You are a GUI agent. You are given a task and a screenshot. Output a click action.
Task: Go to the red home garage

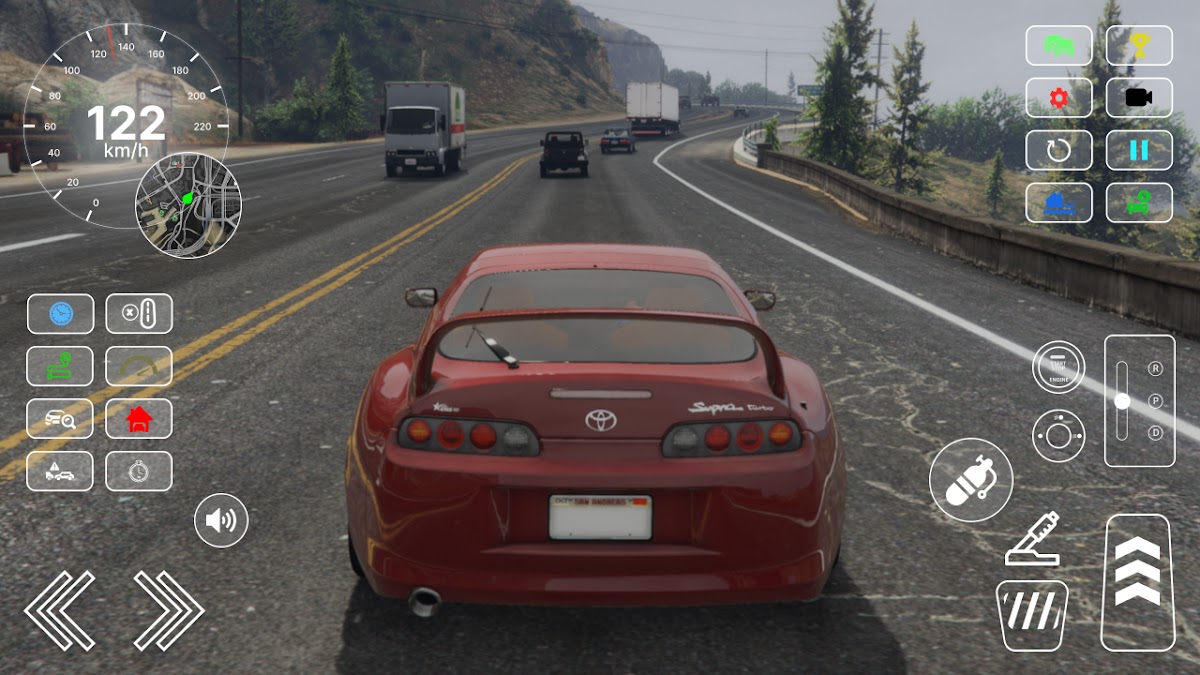click(x=139, y=419)
